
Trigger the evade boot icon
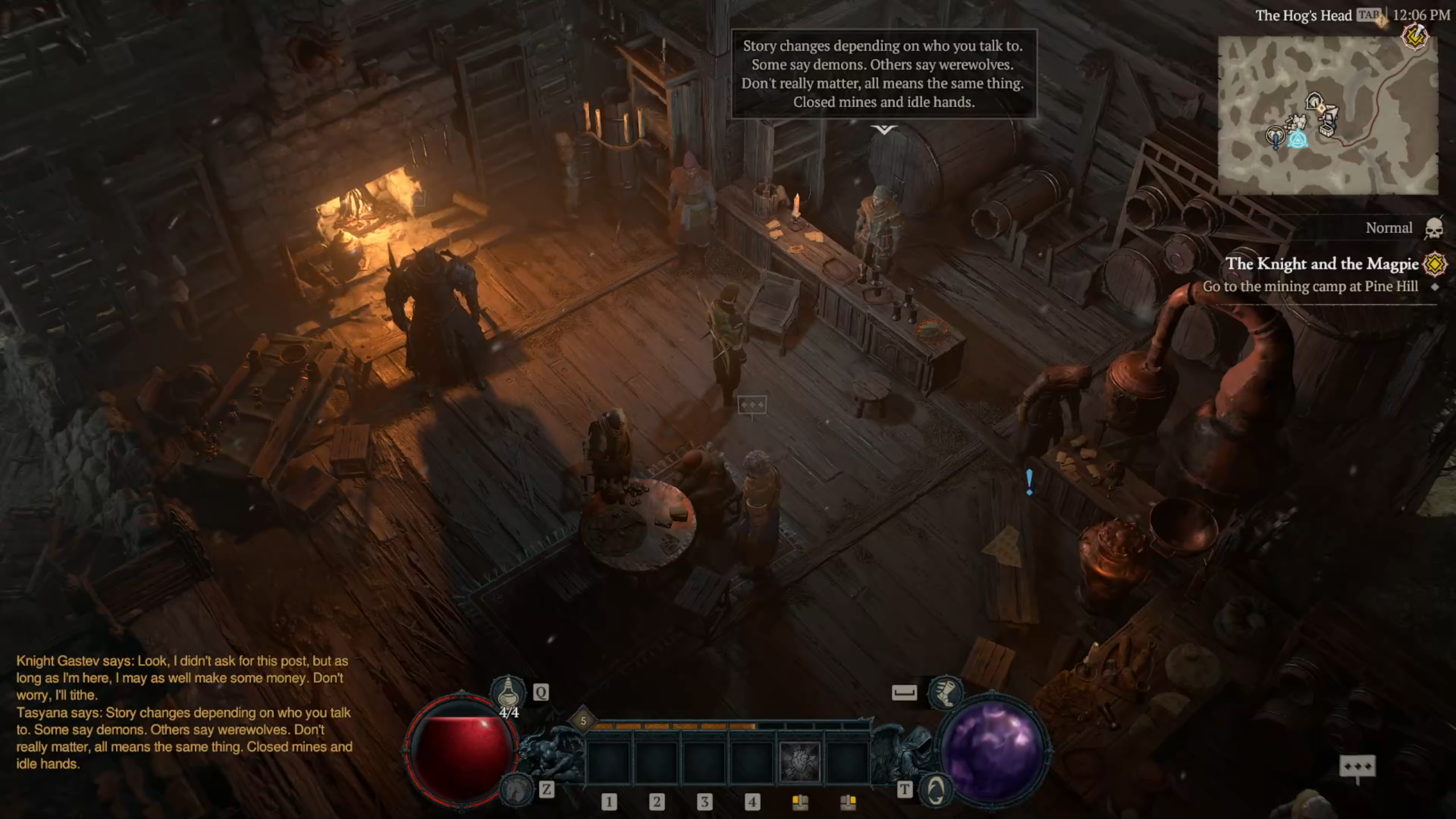(945, 693)
